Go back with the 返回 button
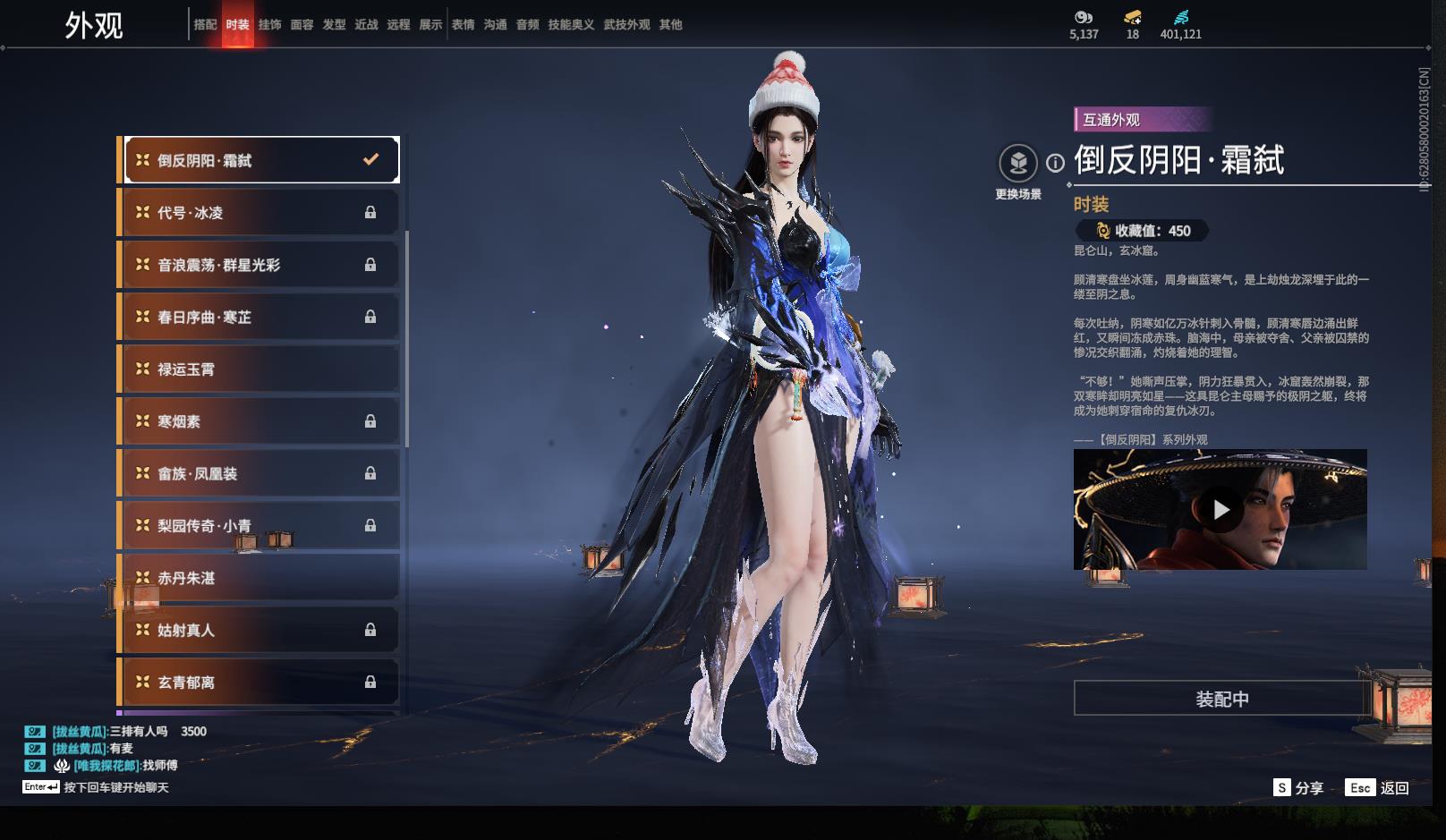 point(1378,787)
